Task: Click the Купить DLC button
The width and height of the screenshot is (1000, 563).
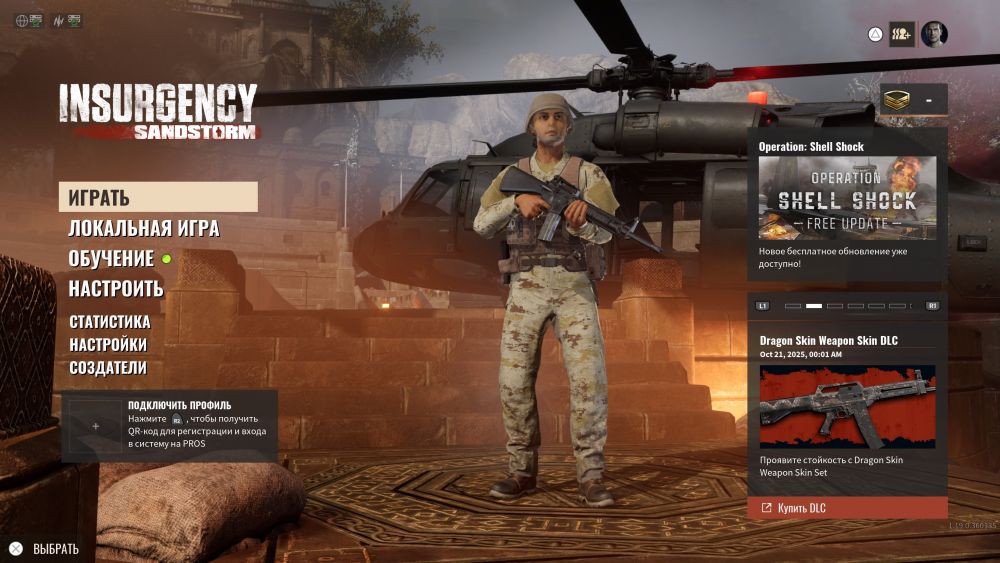Action: pyautogui.click(x=847, y=508)
